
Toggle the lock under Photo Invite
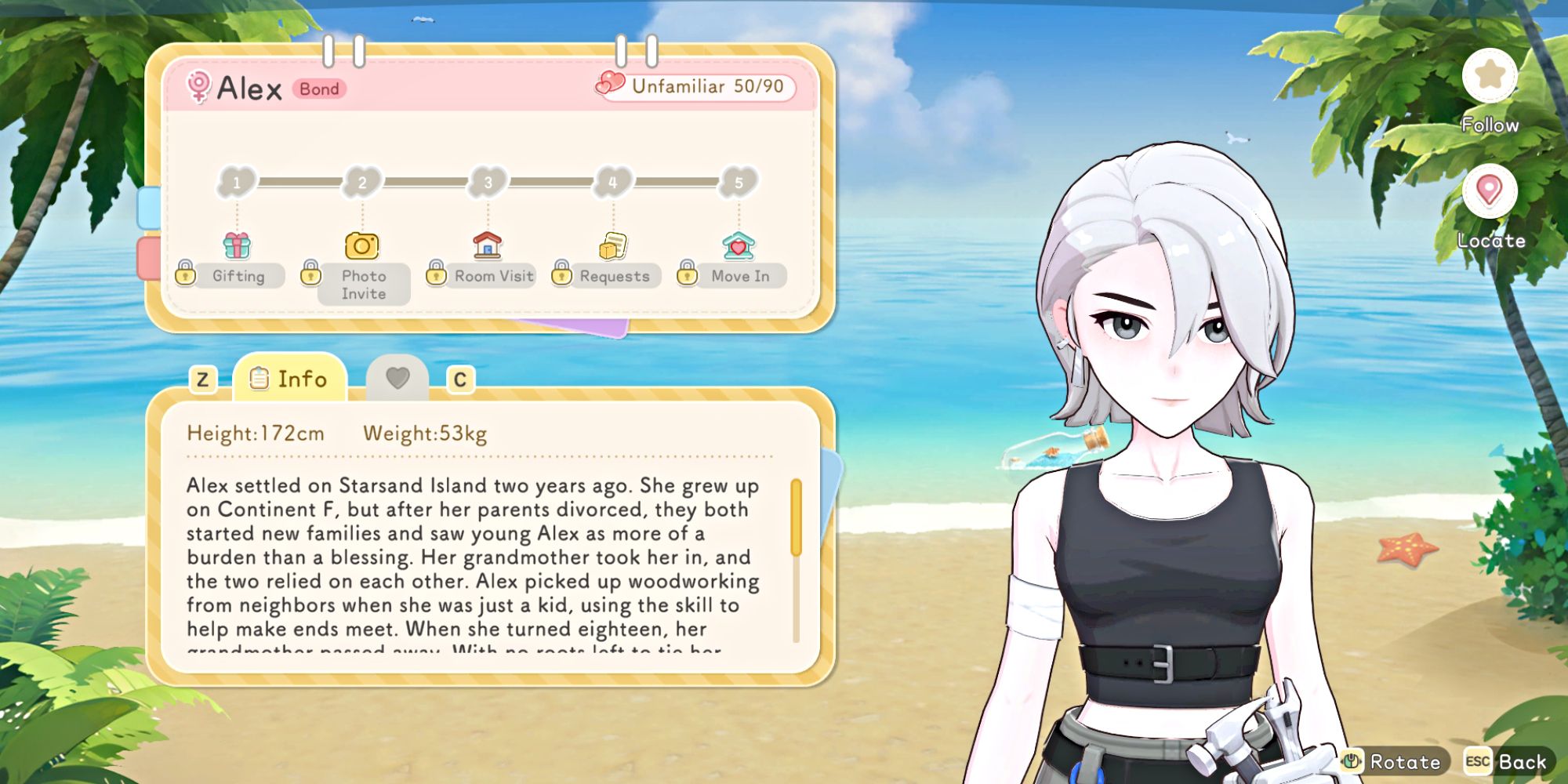(310, 276)
